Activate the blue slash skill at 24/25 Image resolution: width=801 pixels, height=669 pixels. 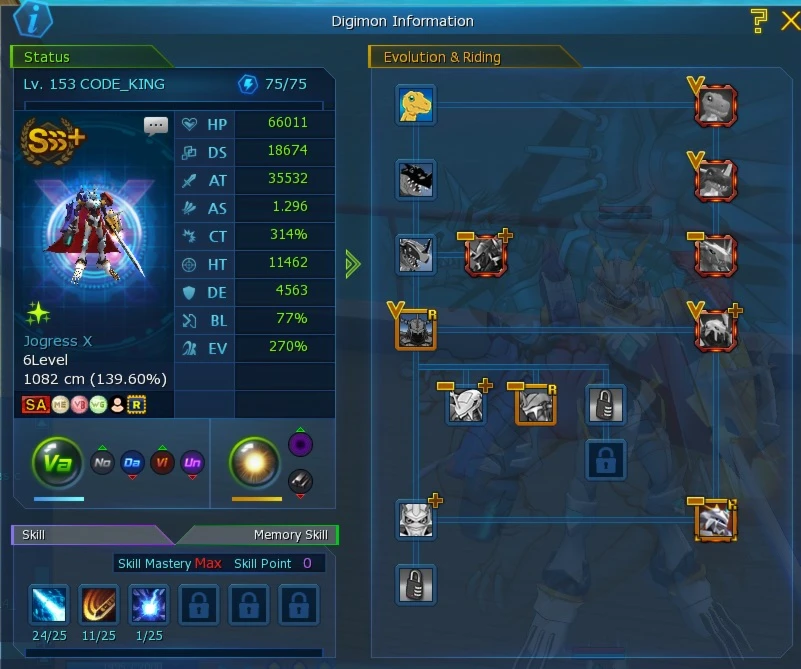(49, 605)
